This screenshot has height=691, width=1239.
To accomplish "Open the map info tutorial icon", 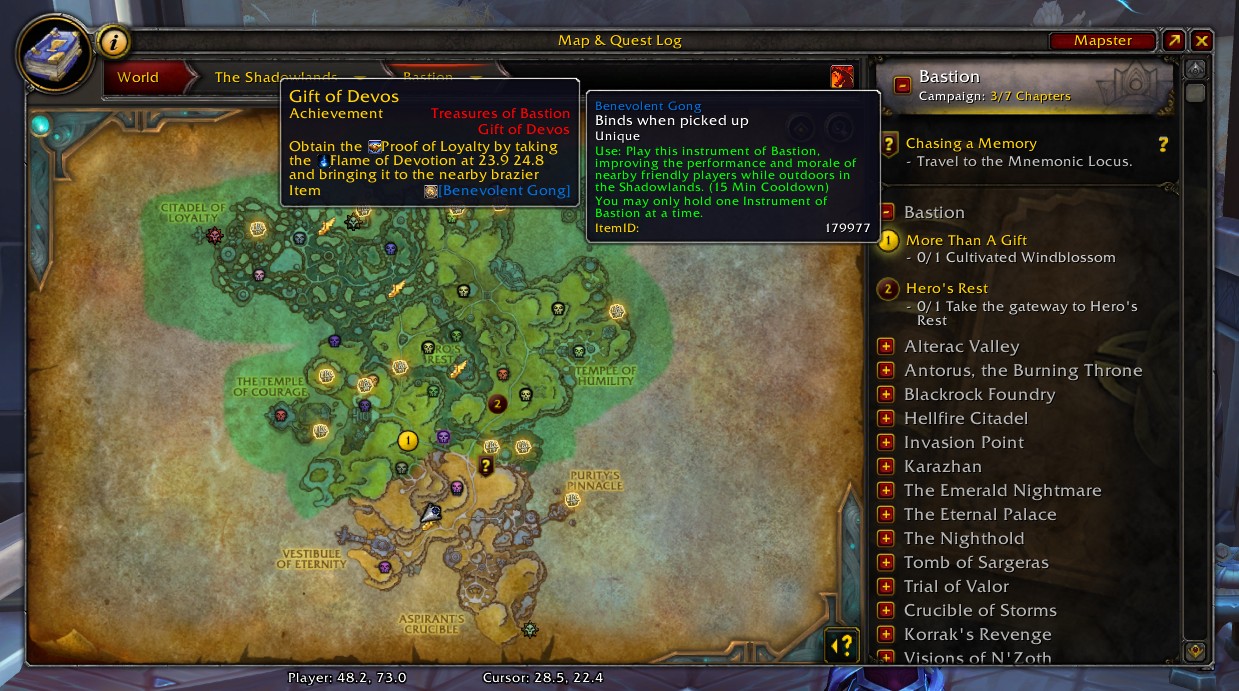I will (x=115, y=42).
